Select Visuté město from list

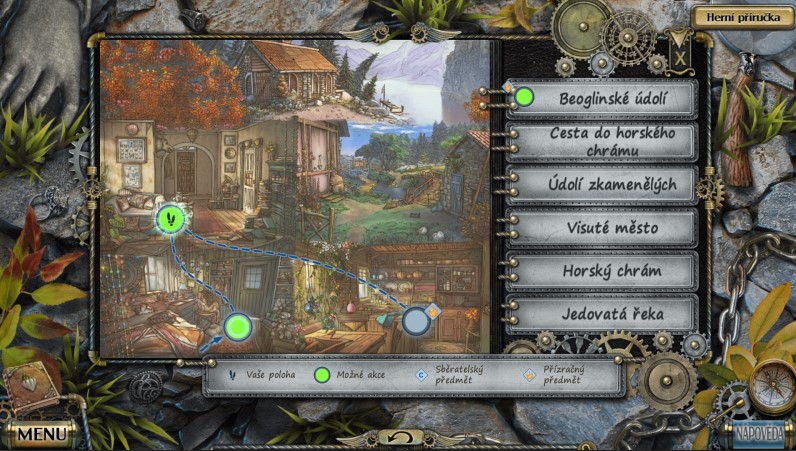pyautogui.click(x=601, y=228)
